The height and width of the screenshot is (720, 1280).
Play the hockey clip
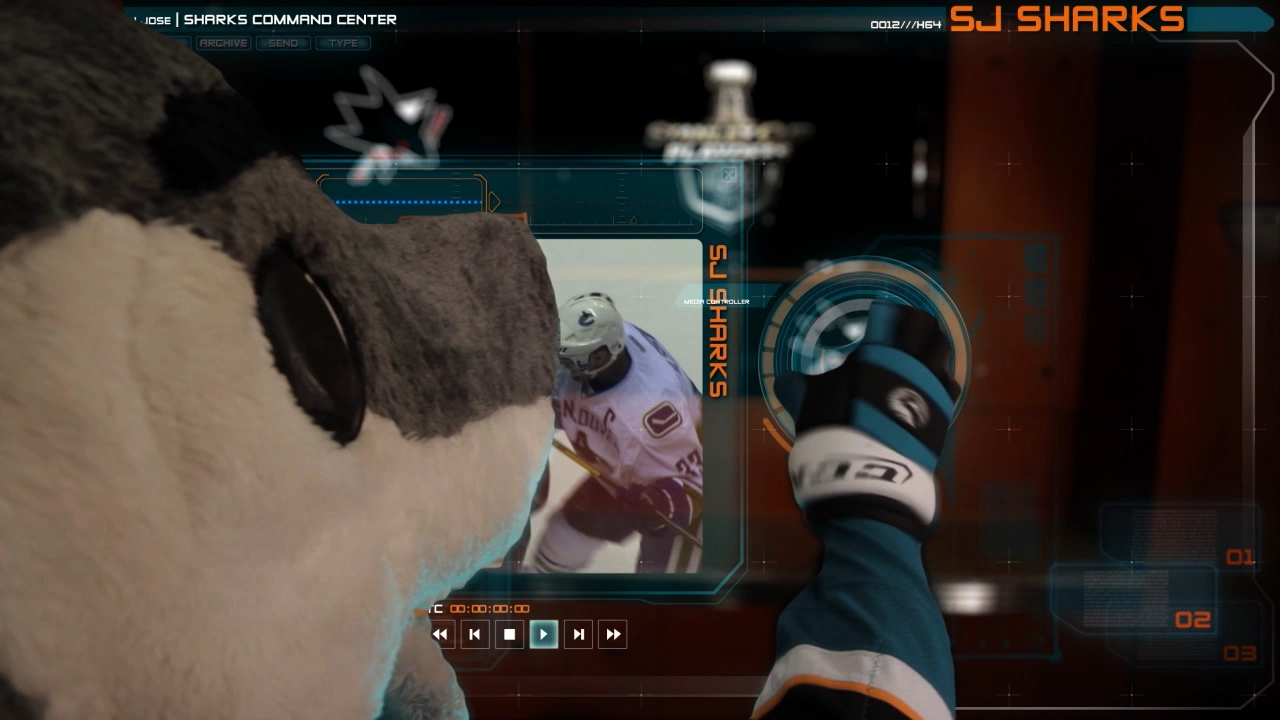[x=543, y=634]
